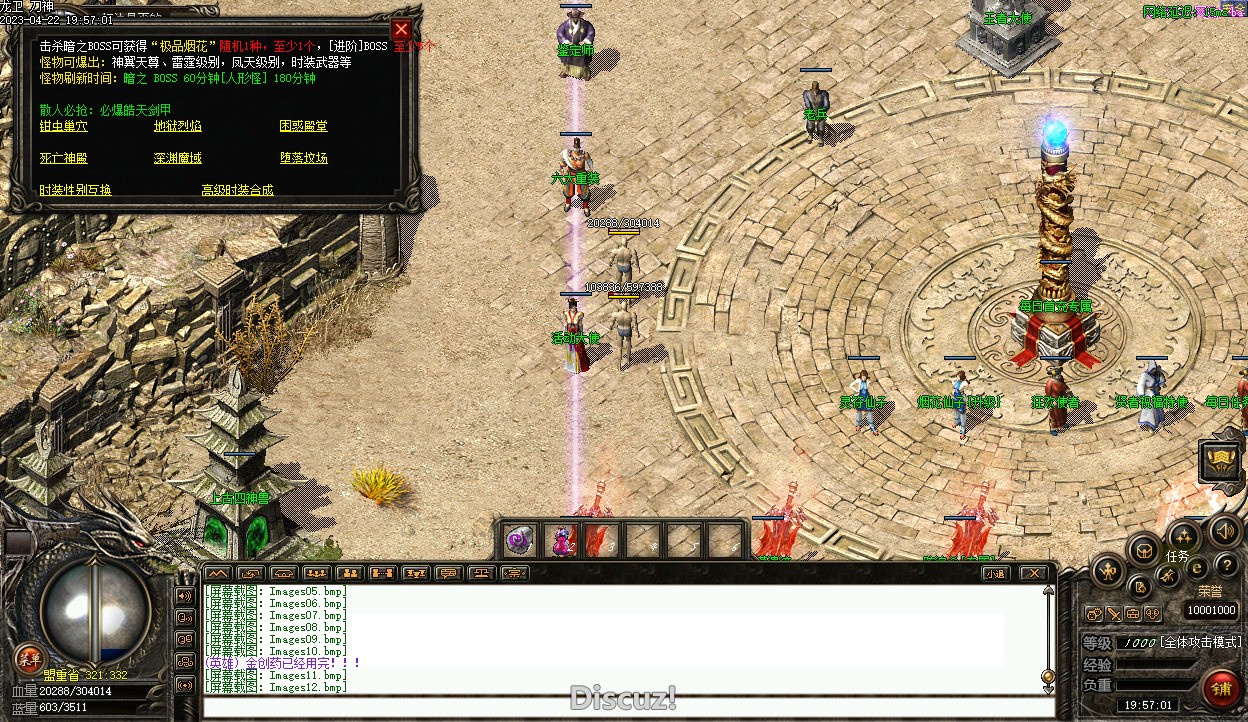This screenshot has height=722, width=1248.
Task: Click the 小退 button on chat bar
Action: point(994,573)
